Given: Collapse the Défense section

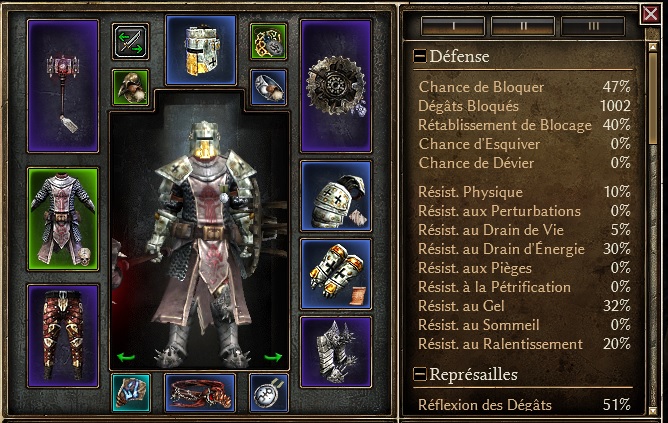Looking at the screenshot, I should tap(419, 57).
